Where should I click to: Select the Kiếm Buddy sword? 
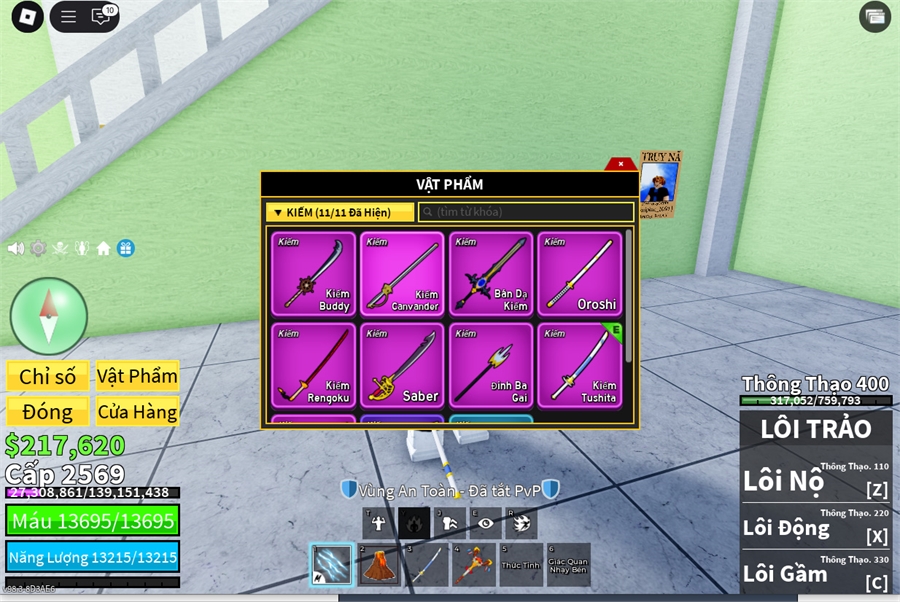pos(313,274)
